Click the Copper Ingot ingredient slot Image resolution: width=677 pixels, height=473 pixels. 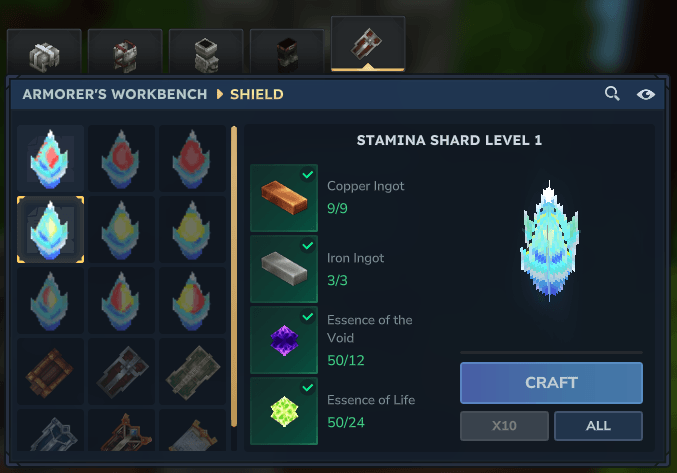[284, 198]
